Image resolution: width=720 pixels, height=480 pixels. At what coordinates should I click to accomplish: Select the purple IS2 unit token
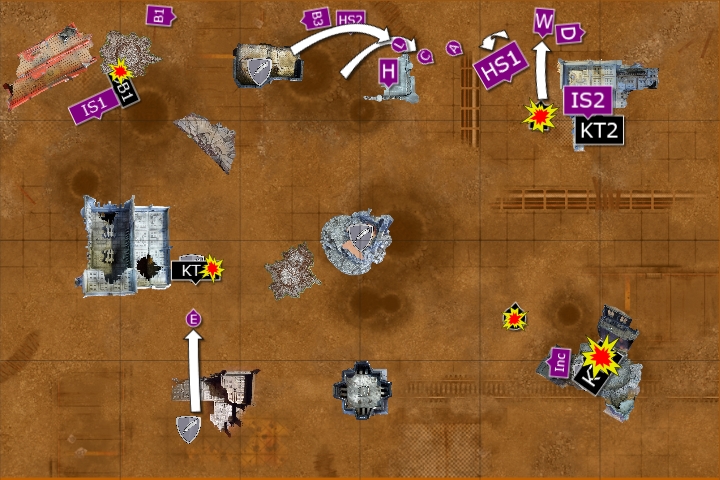587,100
